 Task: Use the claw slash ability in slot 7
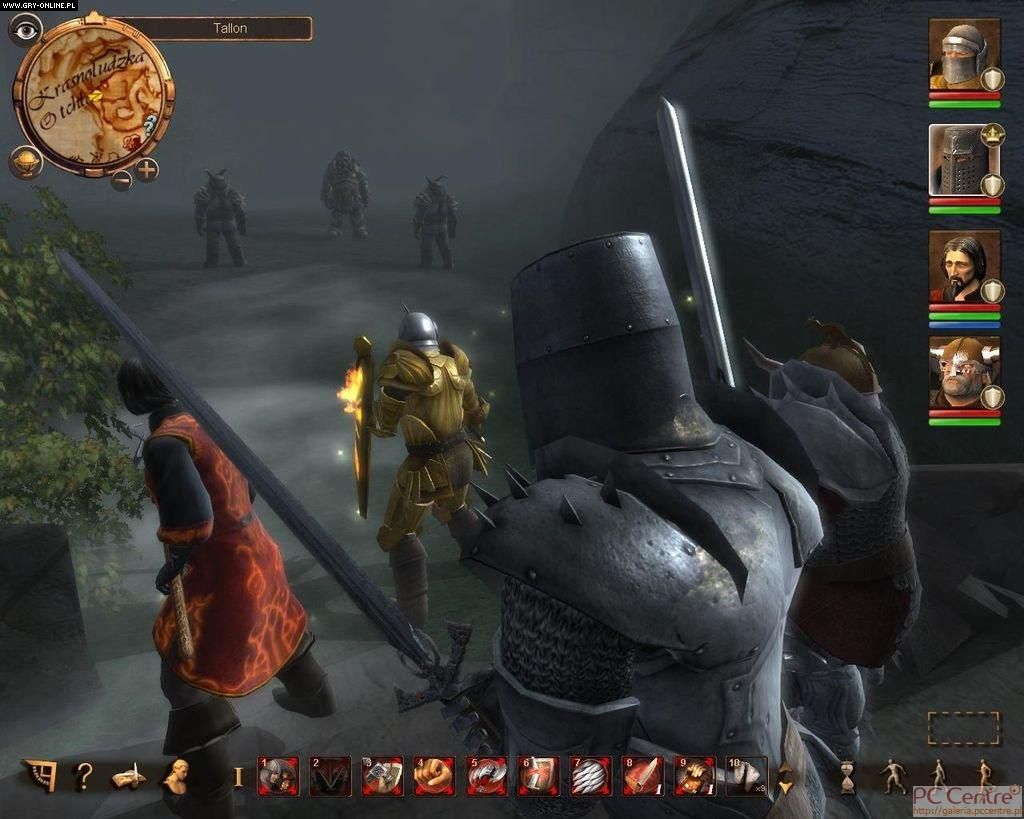590,776
